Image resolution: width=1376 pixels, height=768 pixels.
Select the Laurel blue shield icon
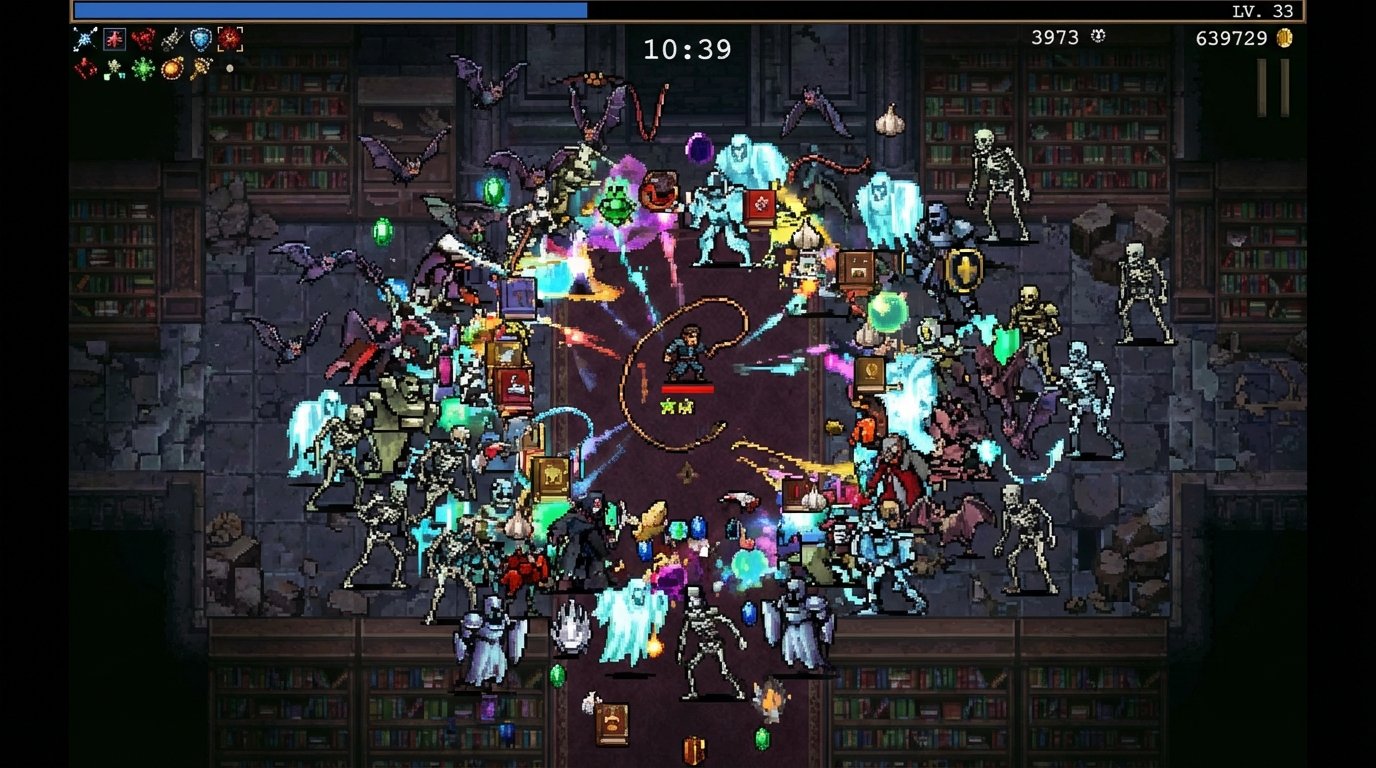[200, 41]
